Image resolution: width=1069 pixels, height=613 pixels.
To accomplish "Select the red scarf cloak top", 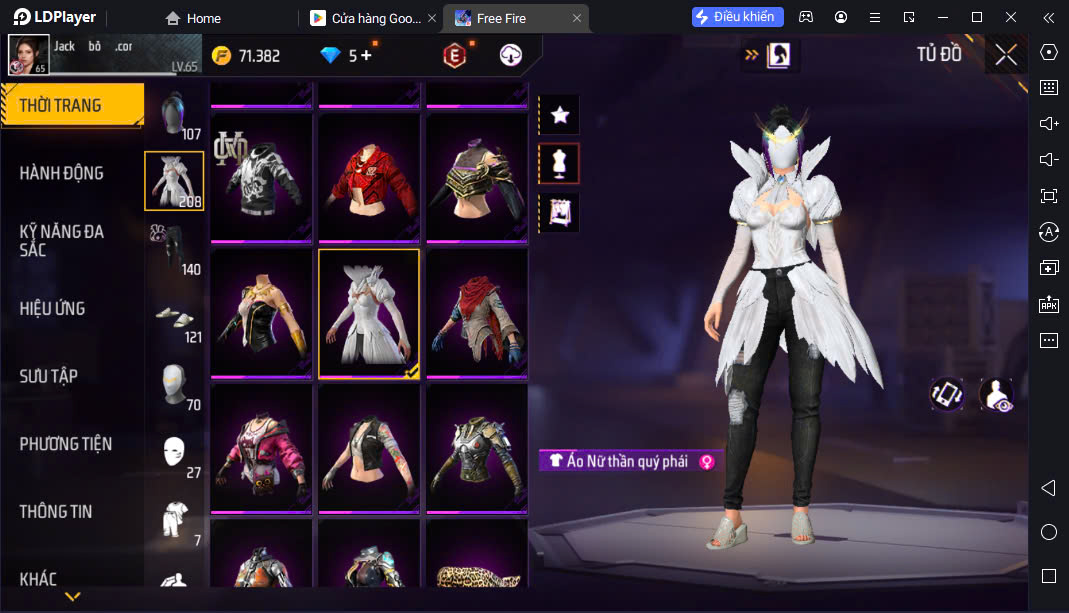I will click(x=477, y=312).
